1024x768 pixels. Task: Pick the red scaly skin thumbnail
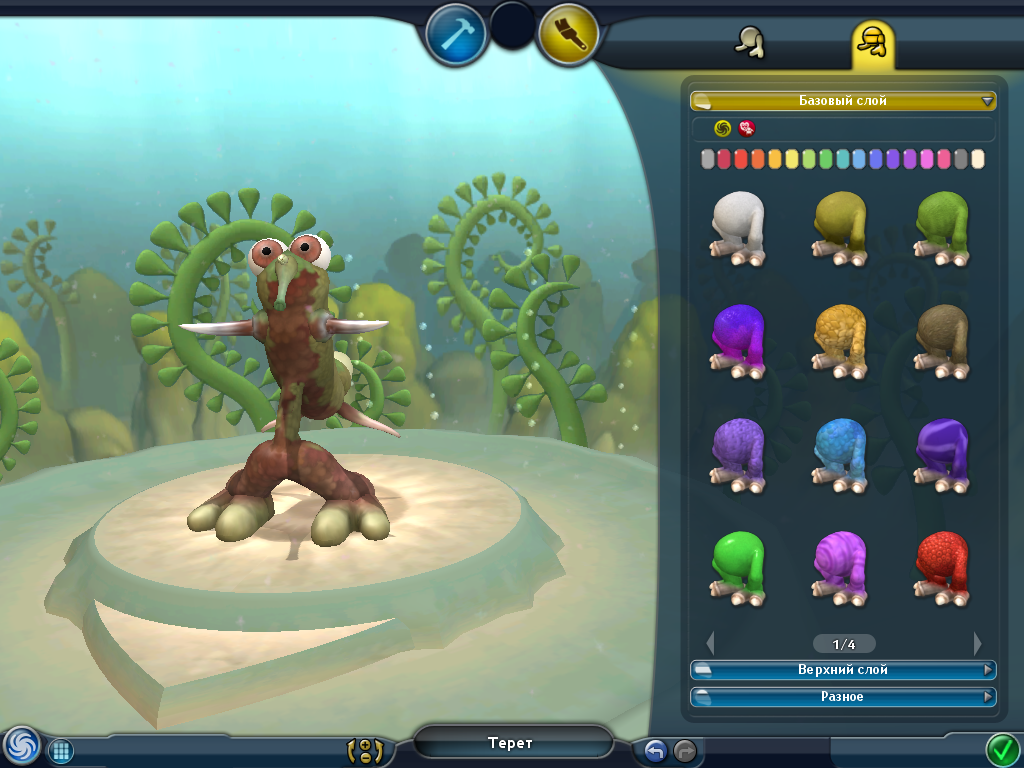(942, 566)
